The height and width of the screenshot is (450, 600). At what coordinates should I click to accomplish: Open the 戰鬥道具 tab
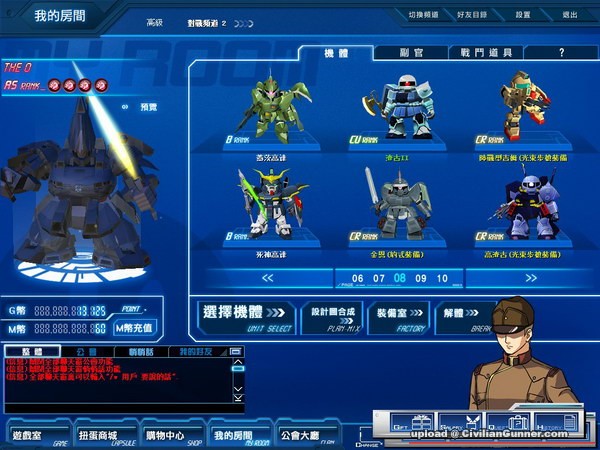pos(485,52)
